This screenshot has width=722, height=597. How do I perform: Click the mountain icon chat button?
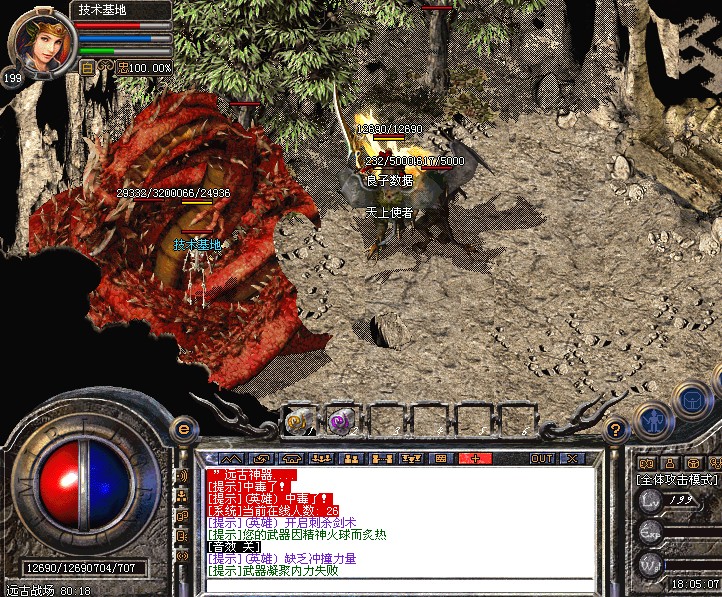click(232, 458)
